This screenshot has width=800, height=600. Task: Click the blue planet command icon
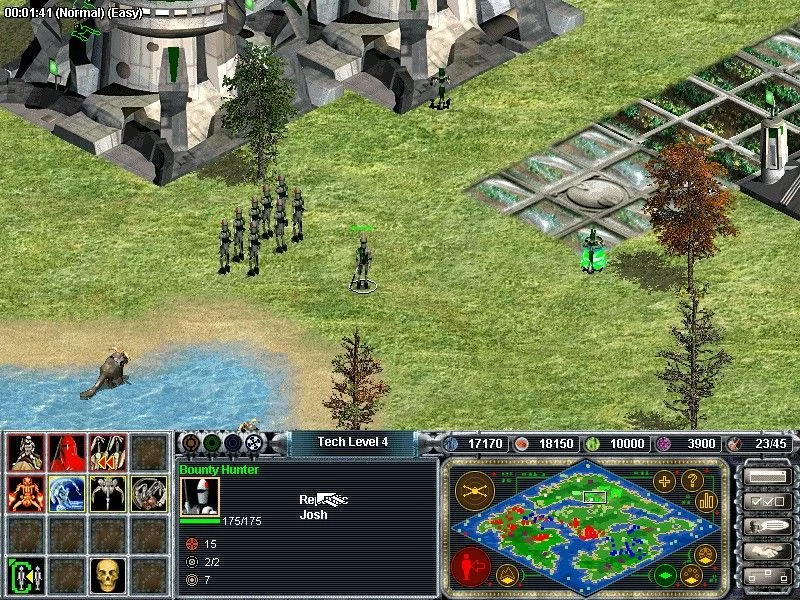66,493
